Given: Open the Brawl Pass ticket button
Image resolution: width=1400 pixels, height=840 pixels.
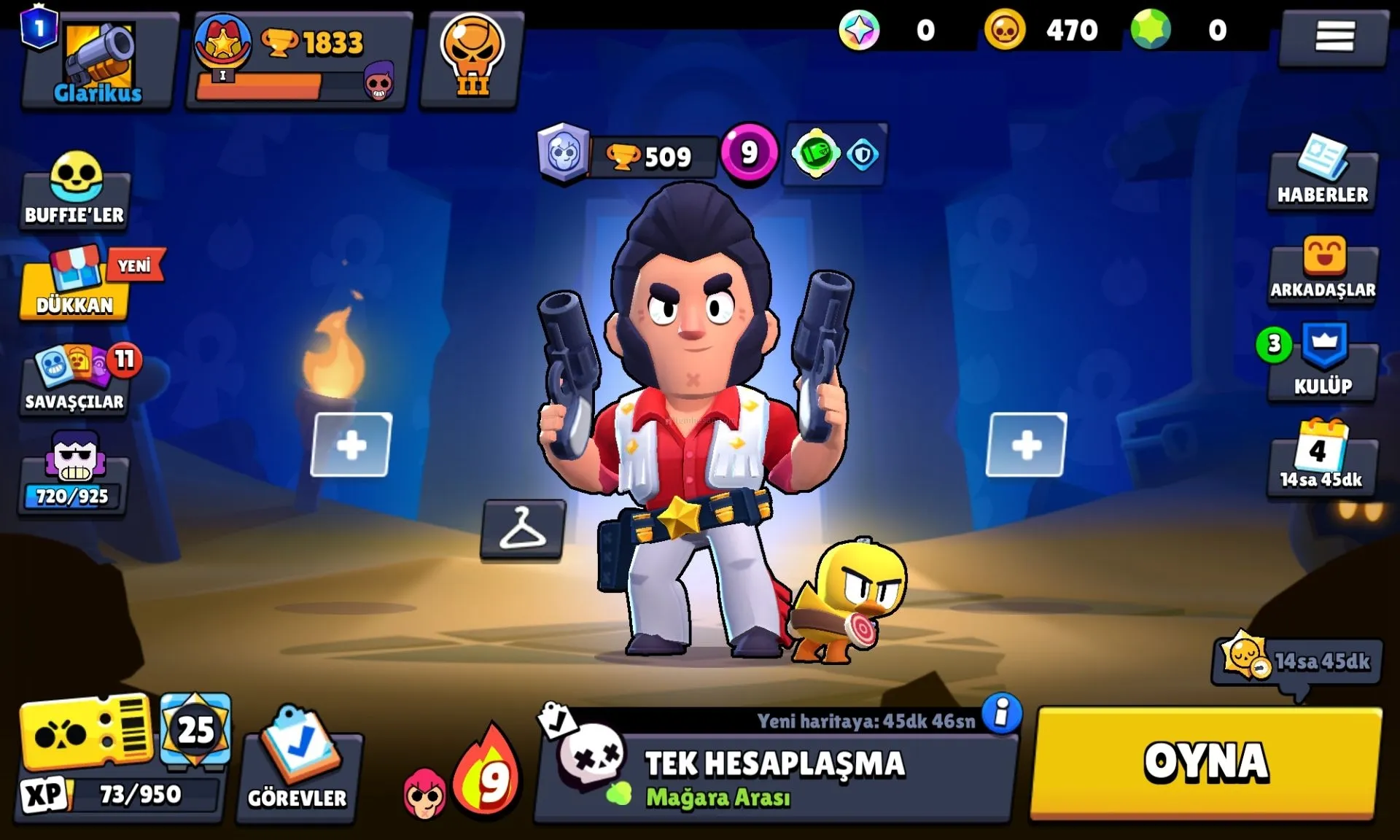Looking at the screenshot, I should (86, 733).
